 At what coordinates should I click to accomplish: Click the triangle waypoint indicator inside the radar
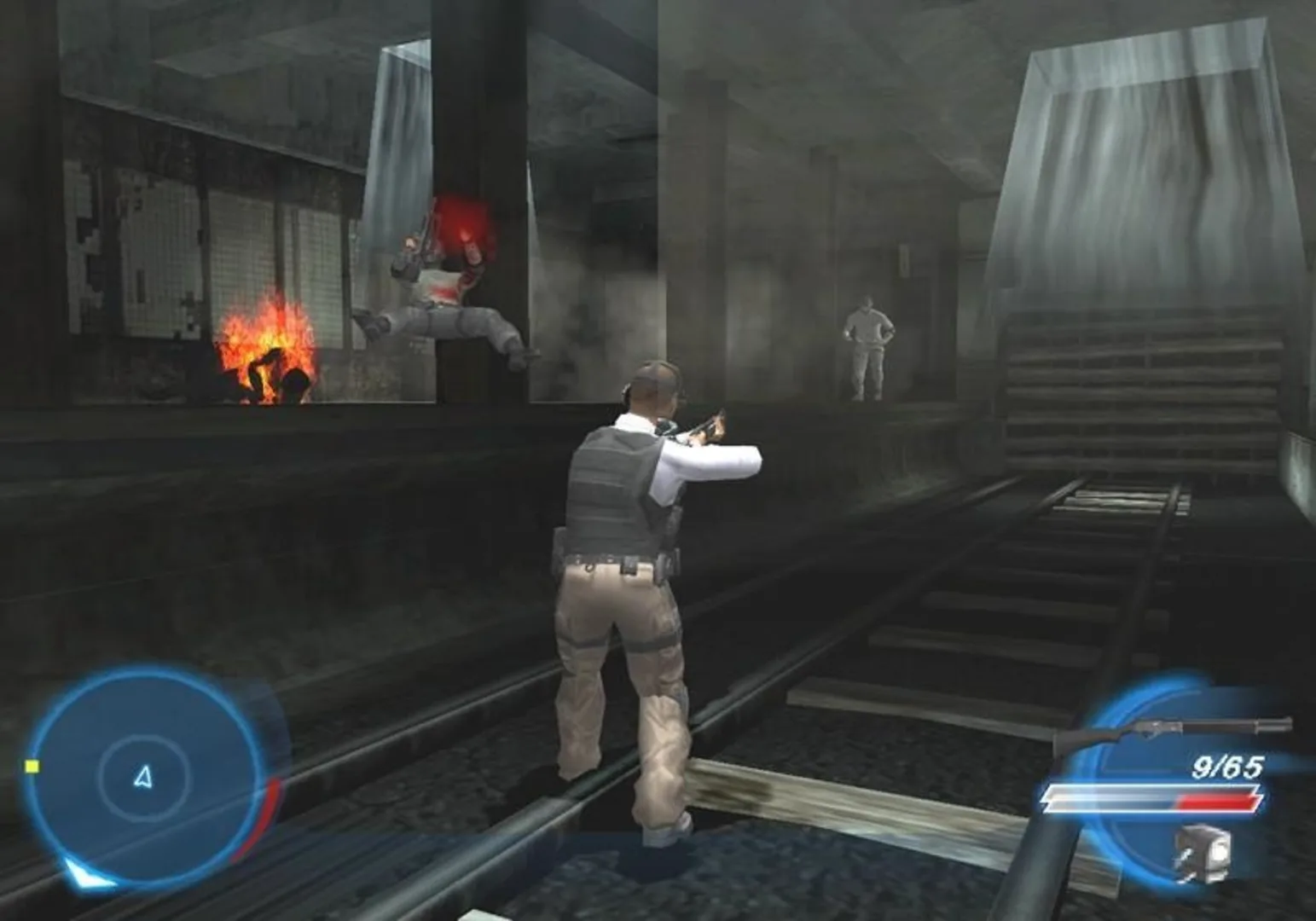pos(143,774)
